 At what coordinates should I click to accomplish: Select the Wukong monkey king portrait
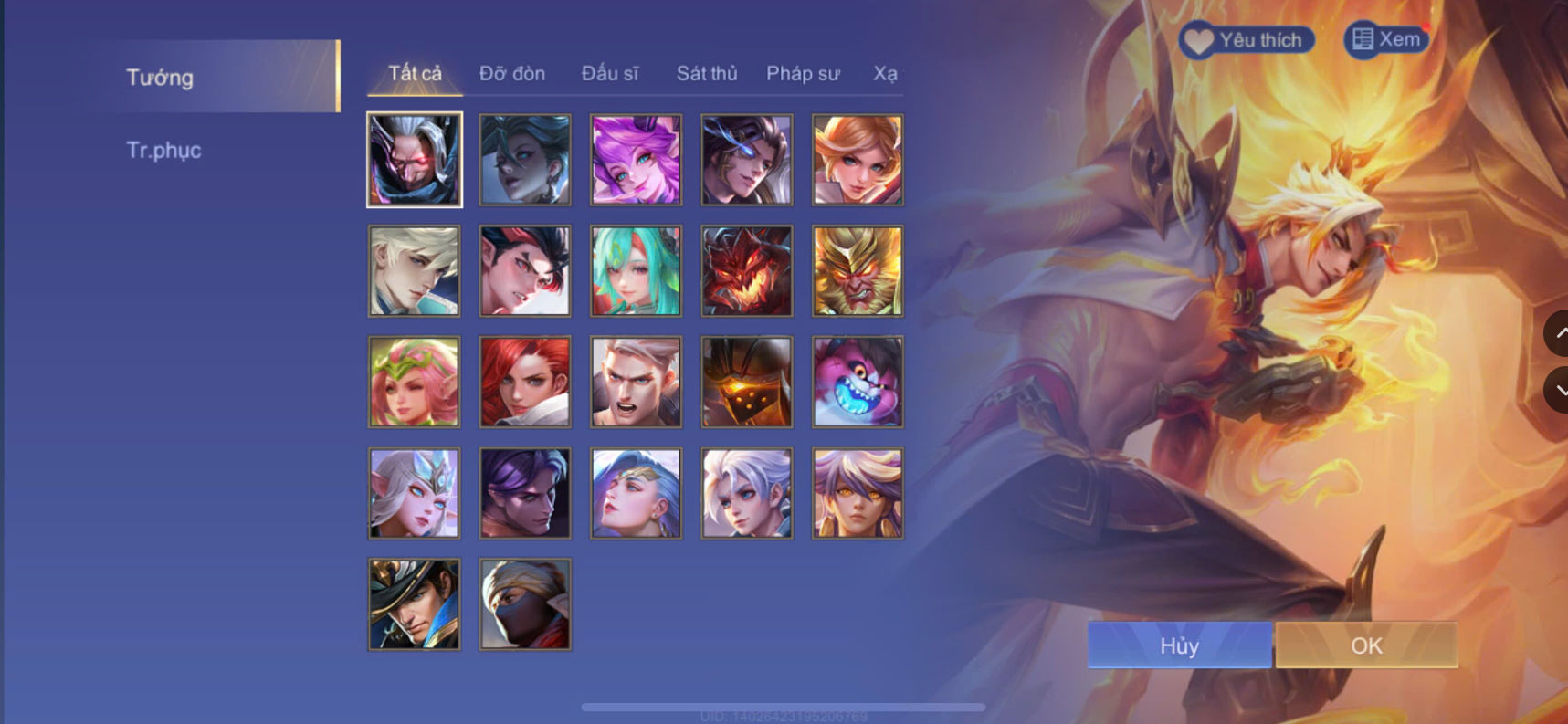pyautogui.click(x=856, y=271)
